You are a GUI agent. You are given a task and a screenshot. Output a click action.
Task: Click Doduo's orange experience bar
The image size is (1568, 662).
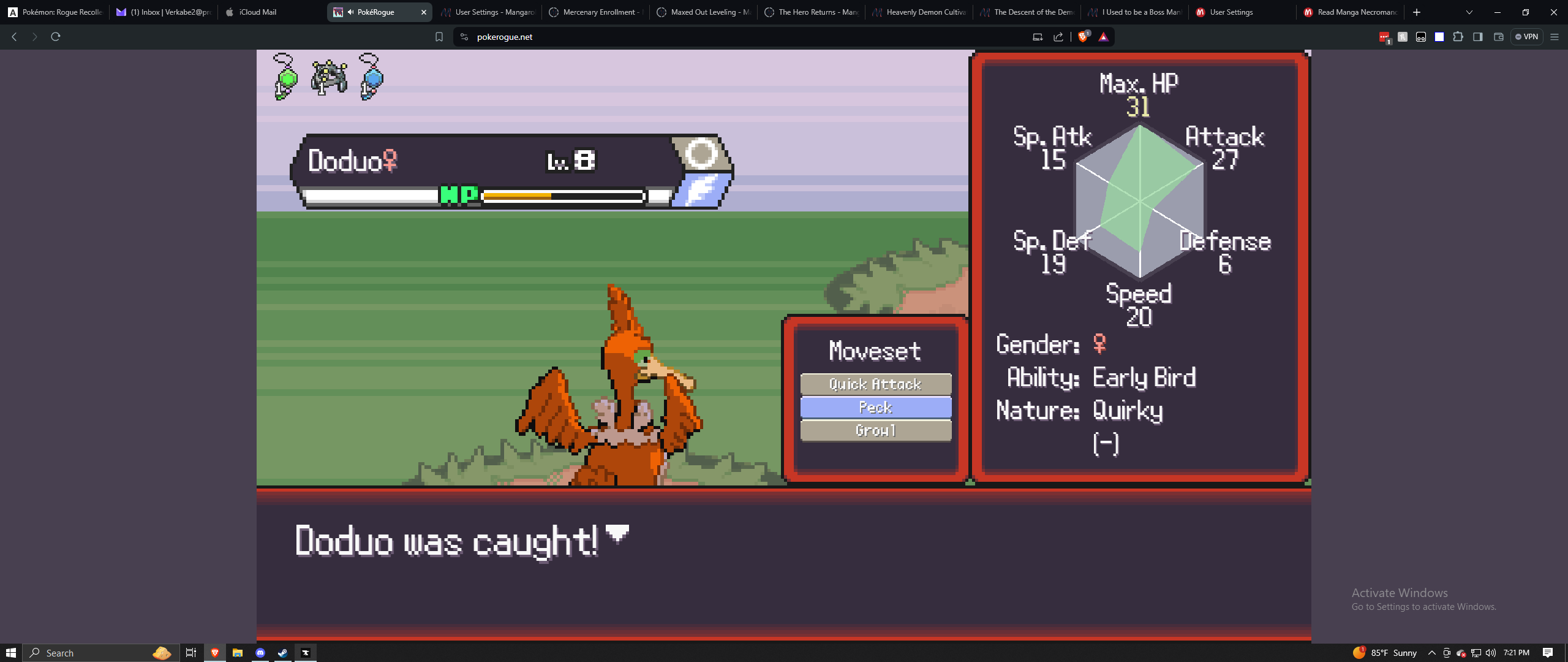518,196
